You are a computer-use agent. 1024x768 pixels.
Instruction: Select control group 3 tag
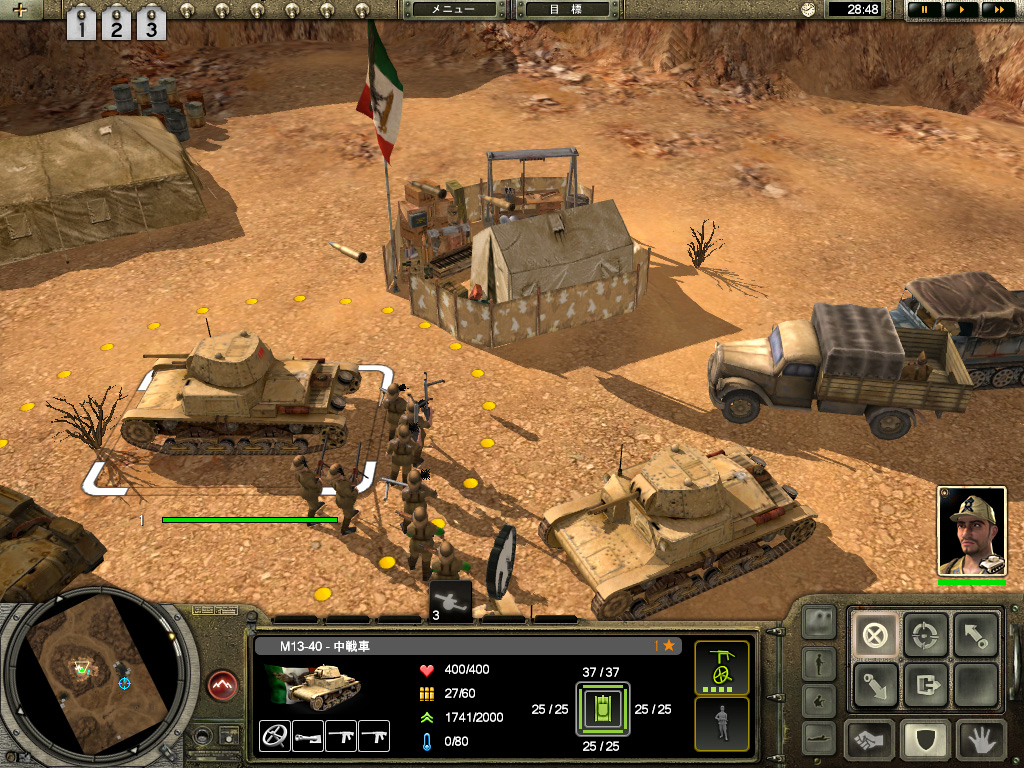(x=151, y=23)
